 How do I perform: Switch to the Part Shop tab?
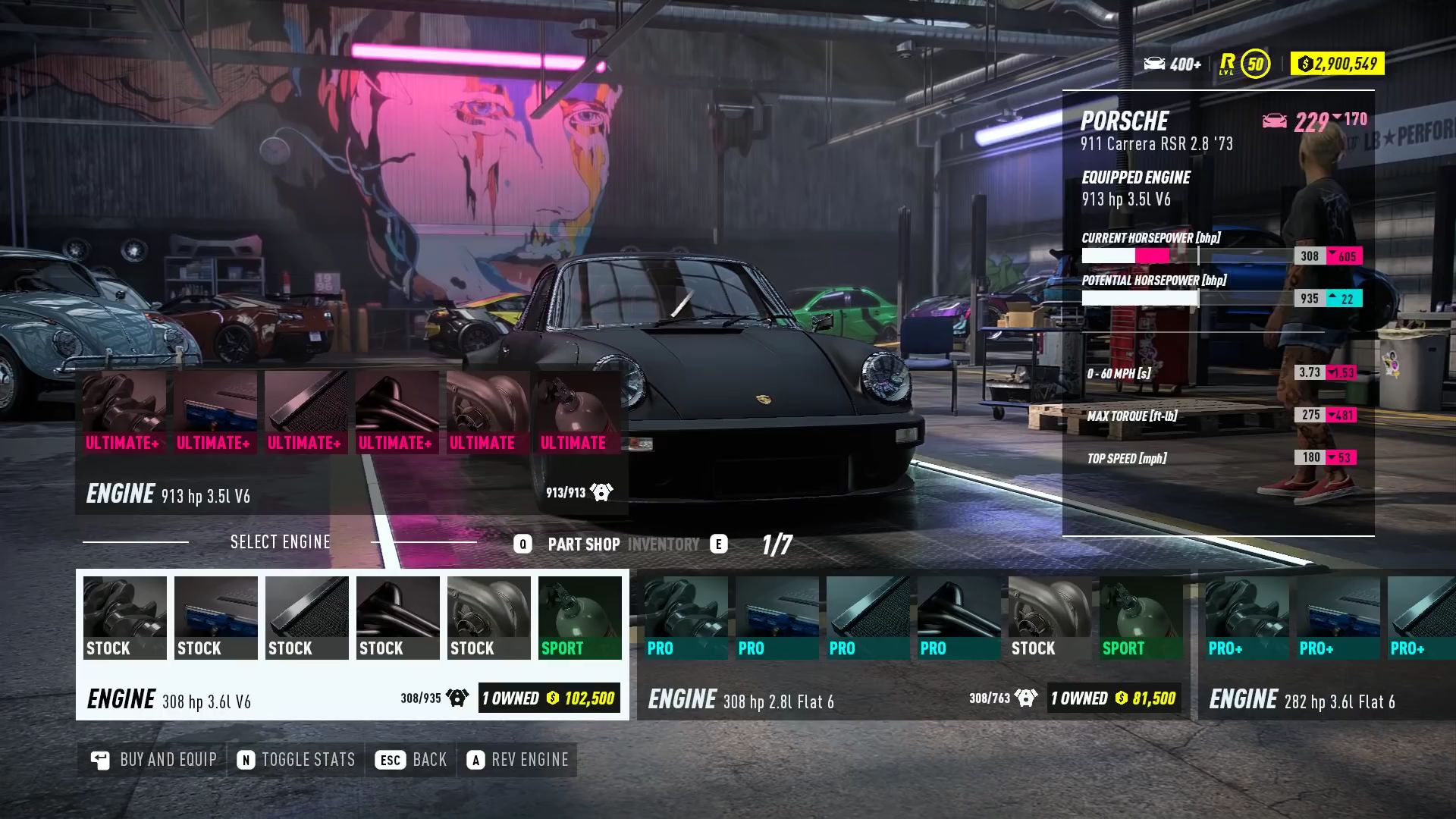click(583, 544)
